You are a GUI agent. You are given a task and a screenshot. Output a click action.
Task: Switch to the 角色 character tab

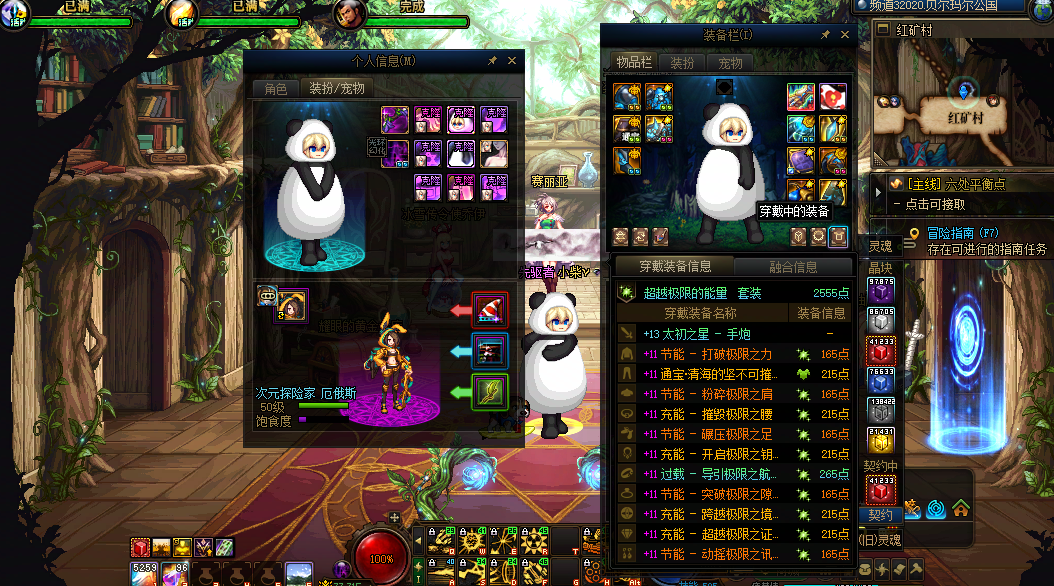(275, 89)
